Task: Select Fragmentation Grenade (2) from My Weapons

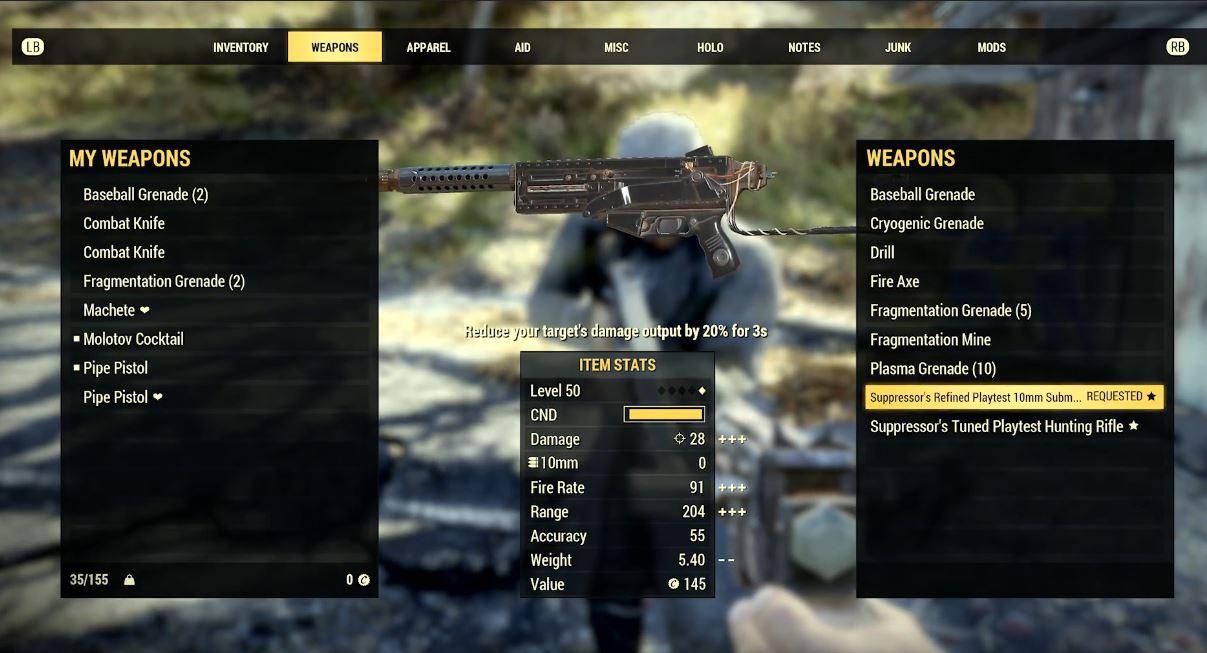Action: click(x=164, y=281)
